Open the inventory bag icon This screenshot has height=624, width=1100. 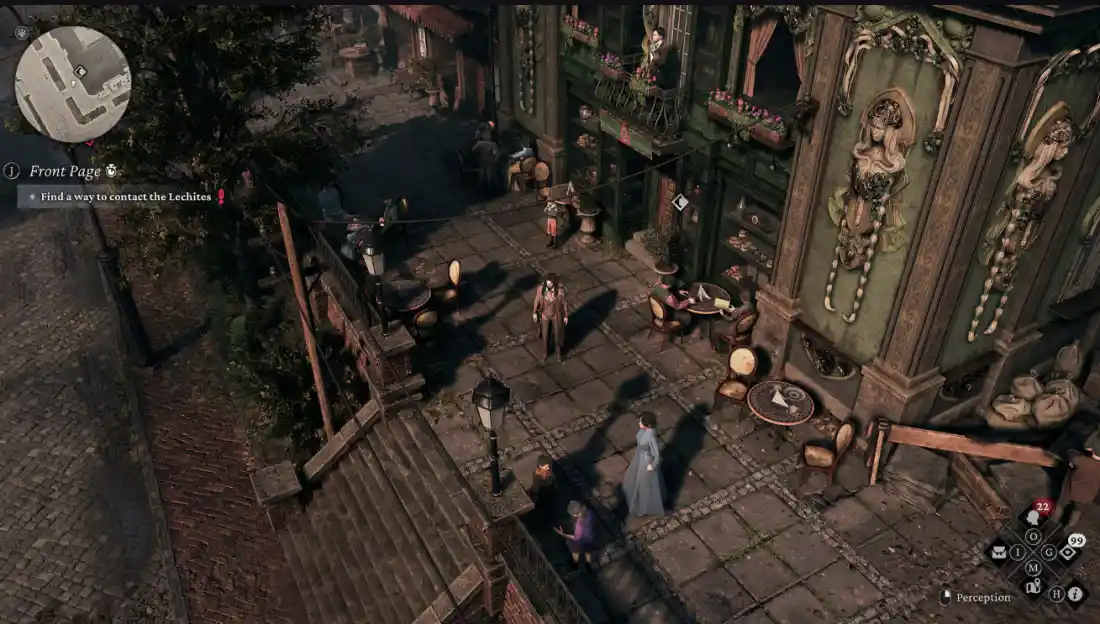[x=998, y=552]
